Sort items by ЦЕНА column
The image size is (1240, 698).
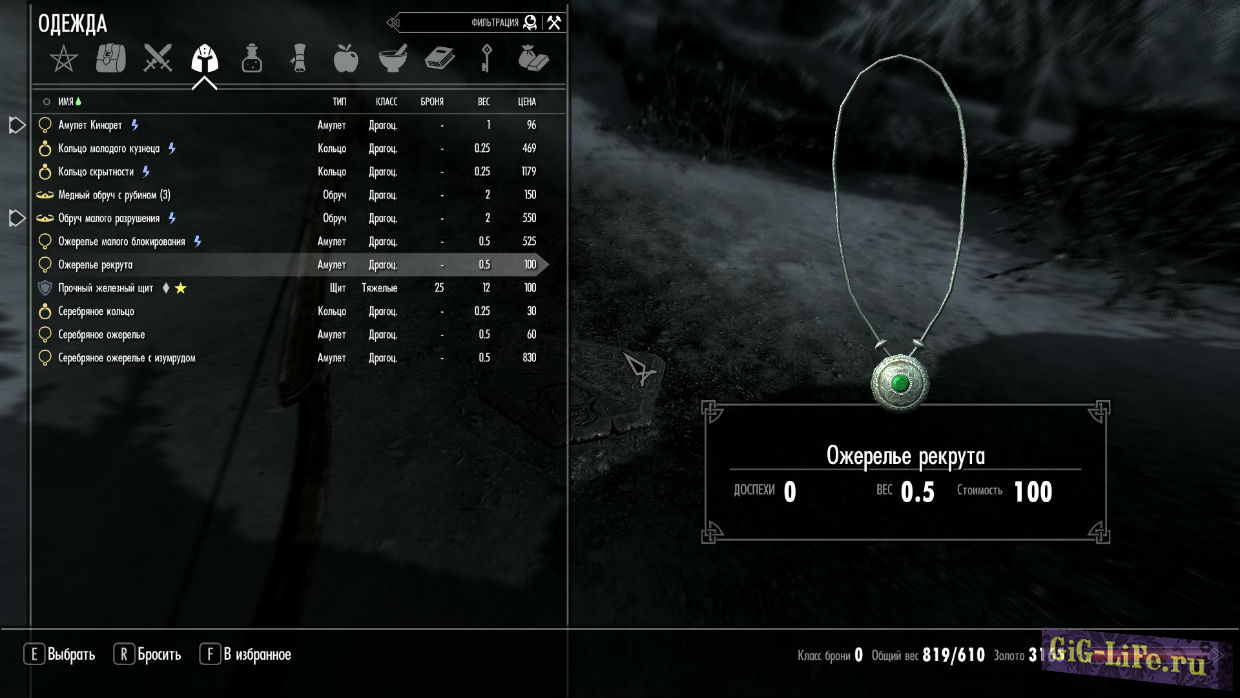tap(527, 102)
